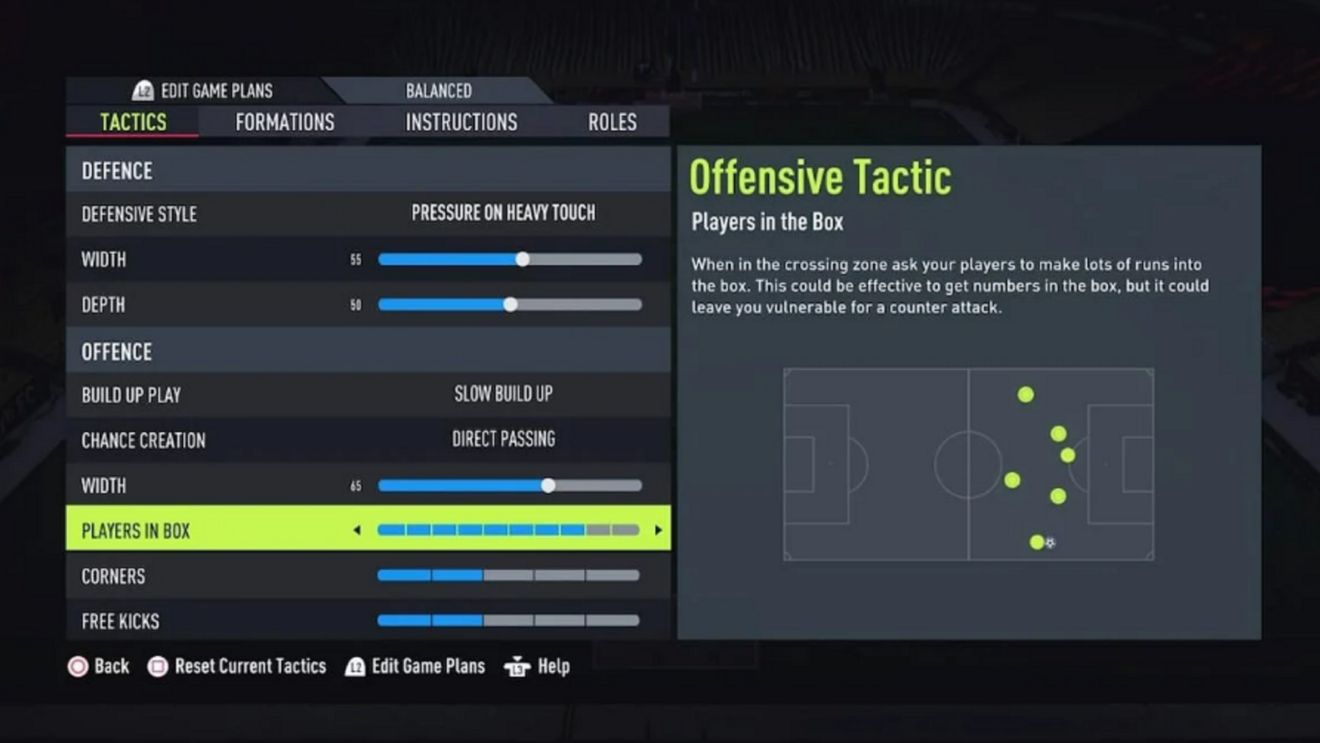Switch to the Formations tab

point(284,121)
